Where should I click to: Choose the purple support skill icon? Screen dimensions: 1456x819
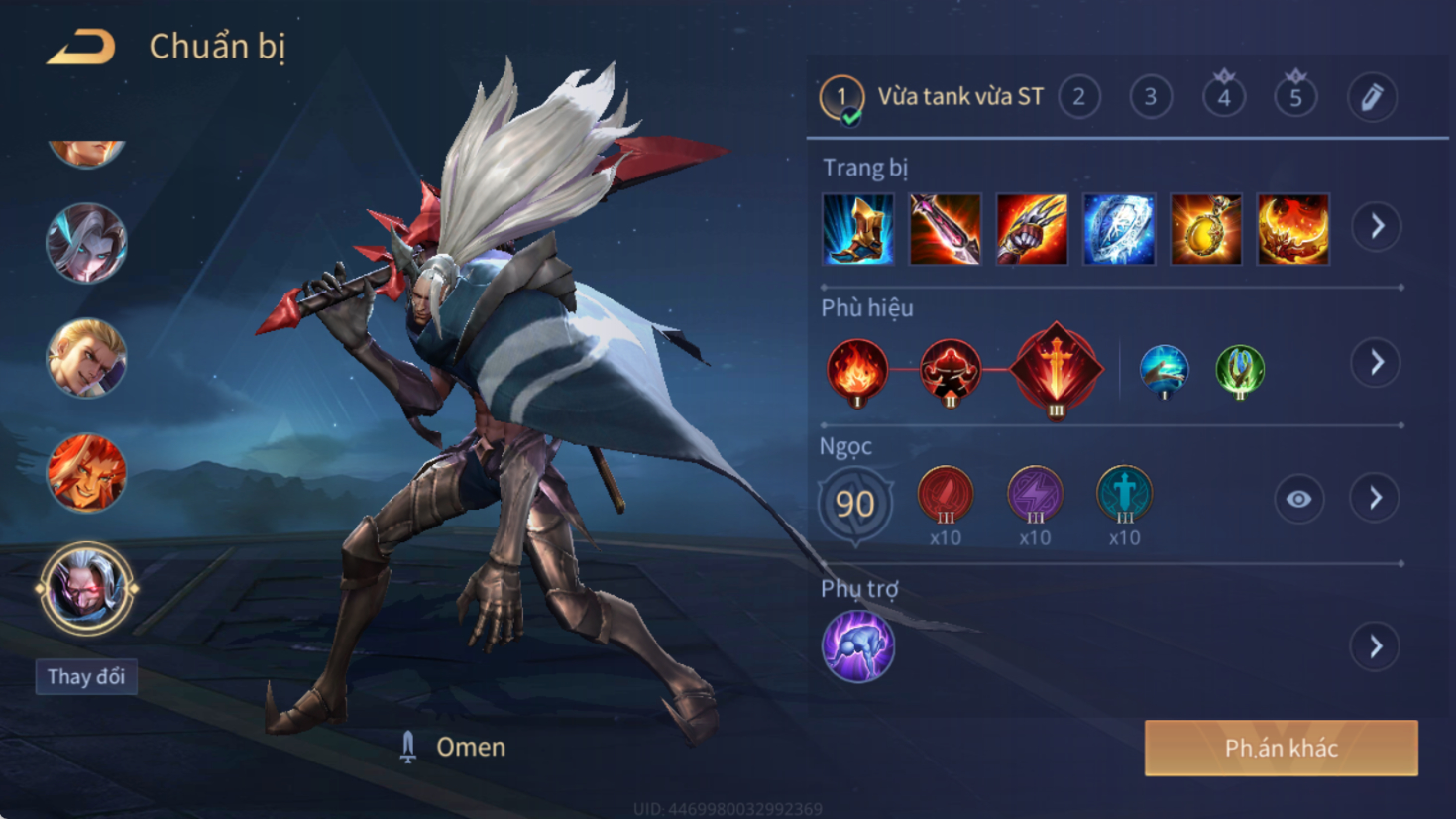pyautogui.click(x=858, y=646)
